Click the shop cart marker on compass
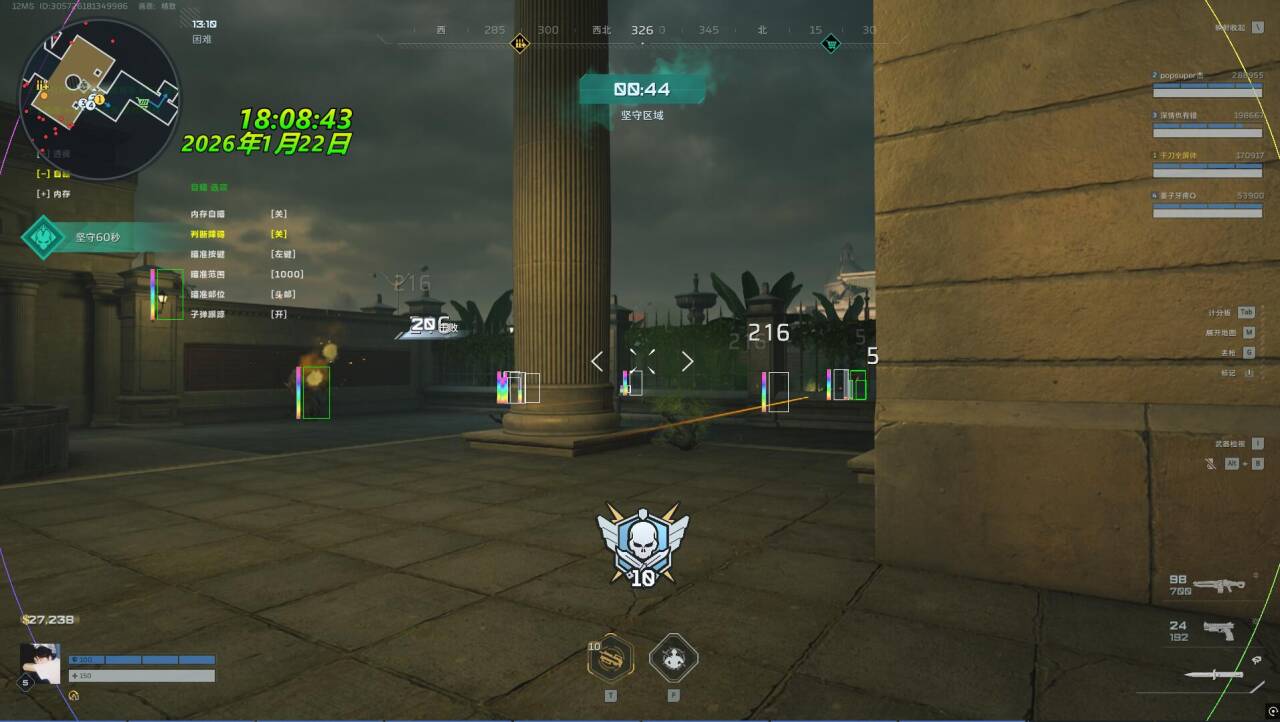The image size is (1280, 722). click(830, 44)
